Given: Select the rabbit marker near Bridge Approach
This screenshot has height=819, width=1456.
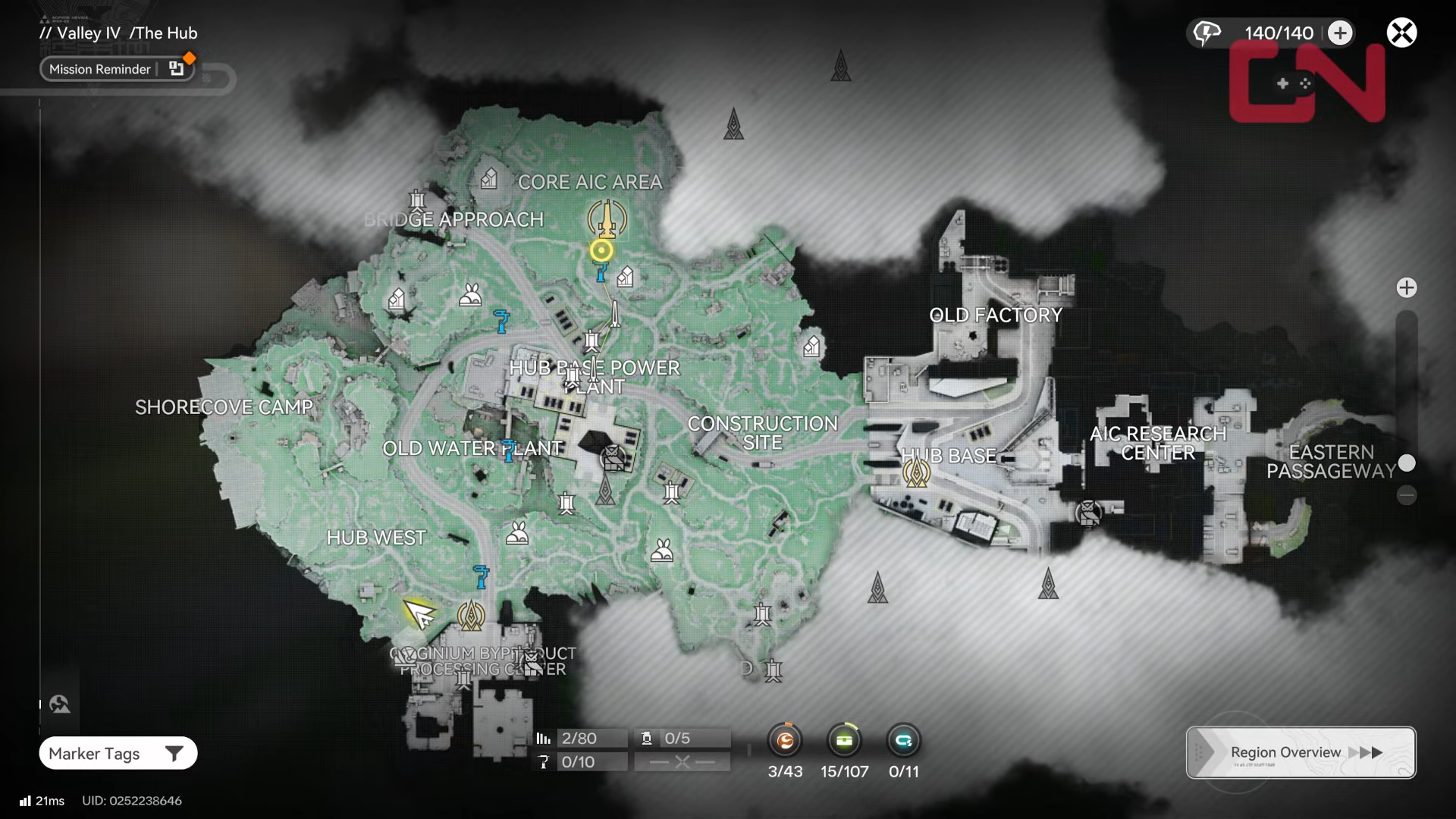Looking at the screenshot, I should 470,294.
